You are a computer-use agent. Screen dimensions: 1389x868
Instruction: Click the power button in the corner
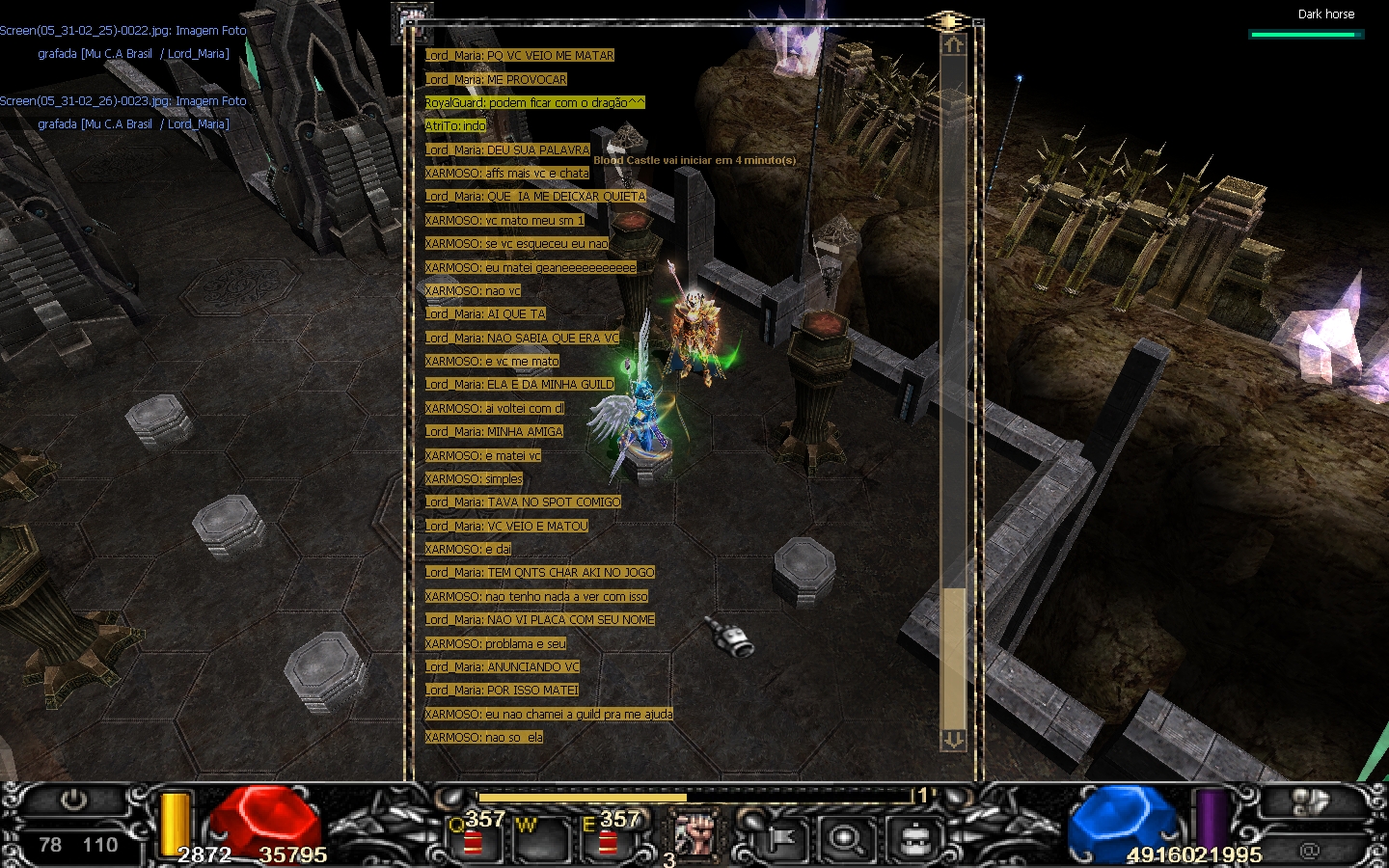pyautogui.click(x=73, y=800)
